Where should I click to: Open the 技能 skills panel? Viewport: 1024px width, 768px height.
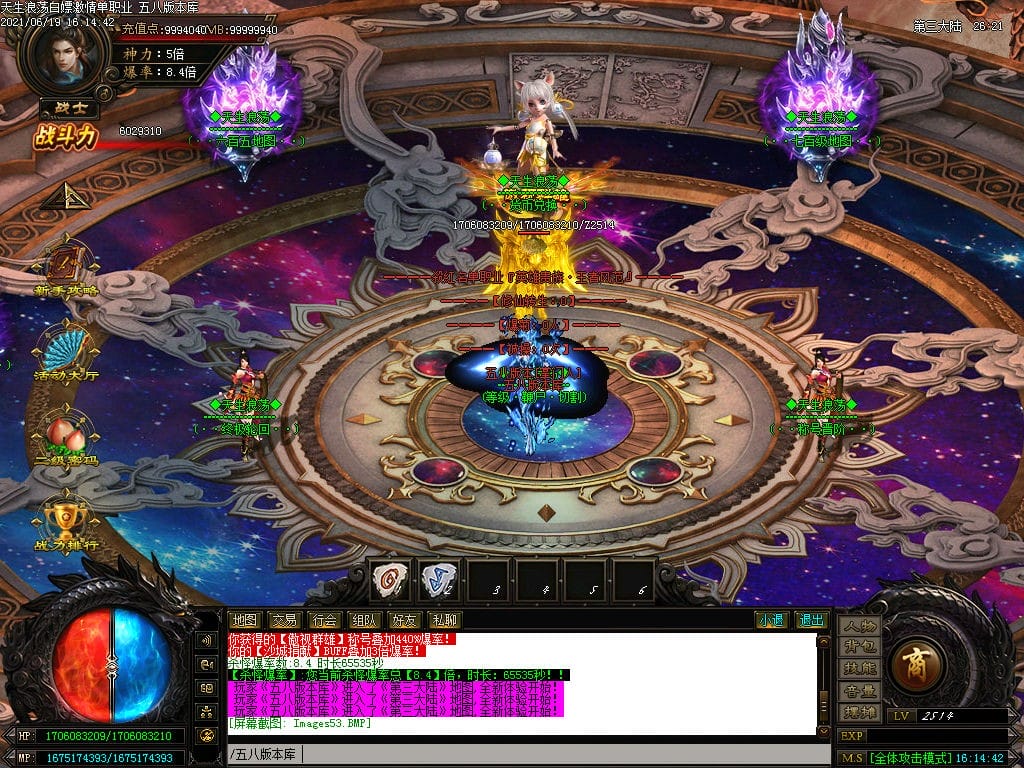[x=859, y=668]
